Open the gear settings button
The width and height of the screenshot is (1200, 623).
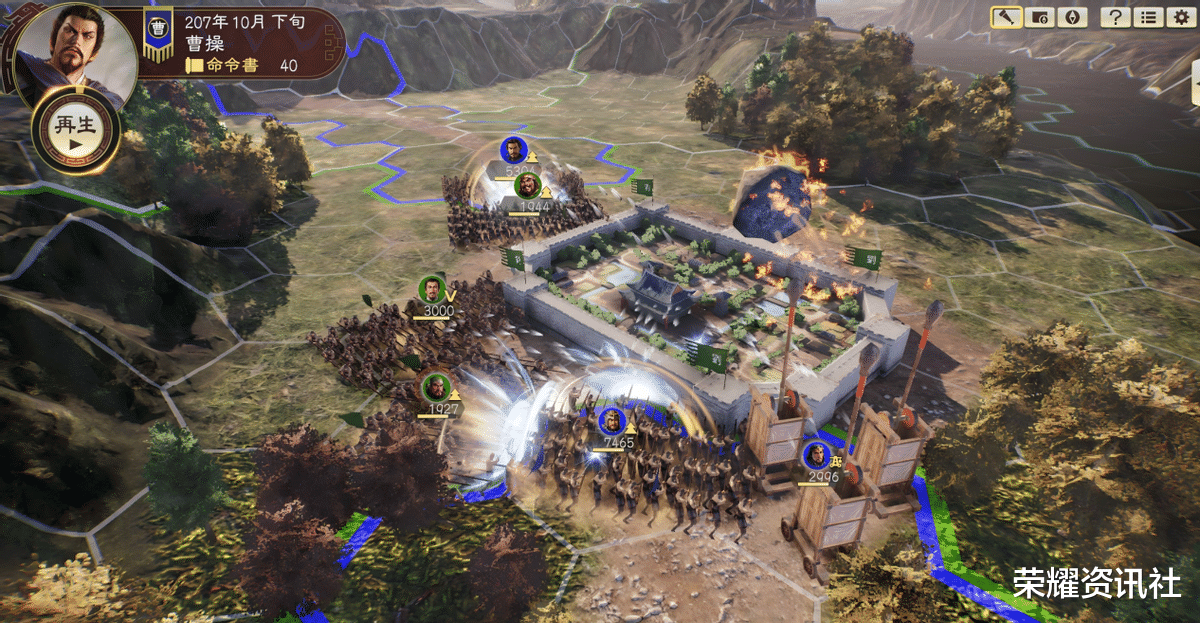click(1180, 17)
